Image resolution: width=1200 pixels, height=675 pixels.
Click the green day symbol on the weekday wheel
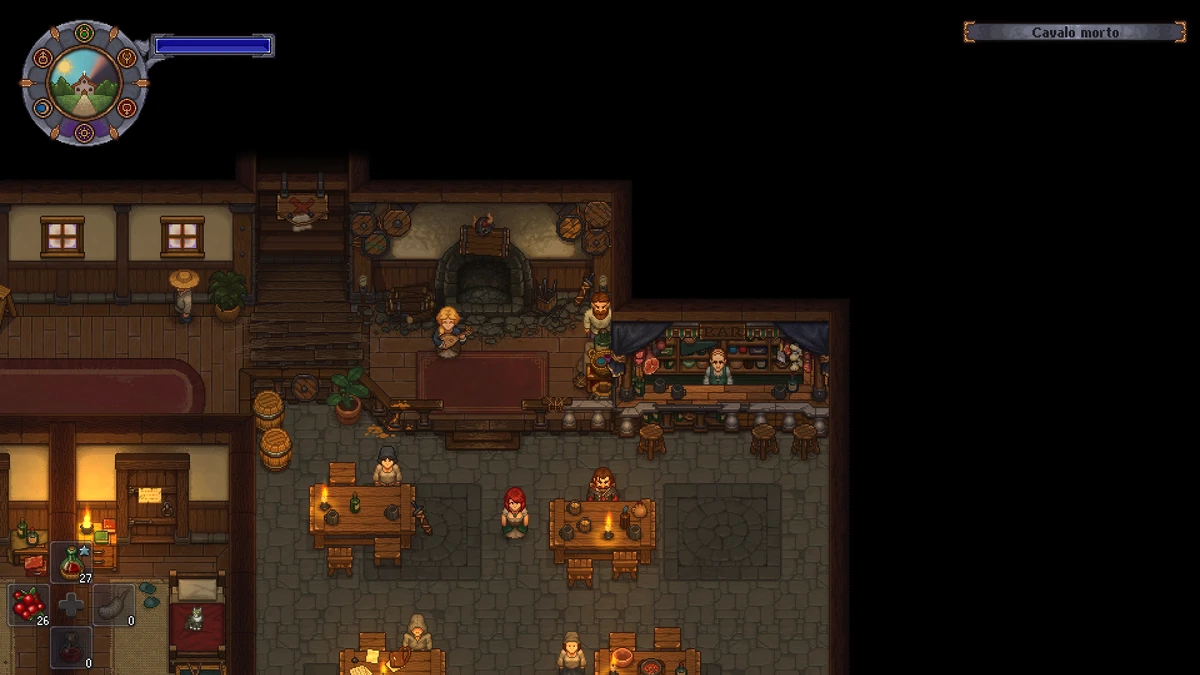(84, 32)
